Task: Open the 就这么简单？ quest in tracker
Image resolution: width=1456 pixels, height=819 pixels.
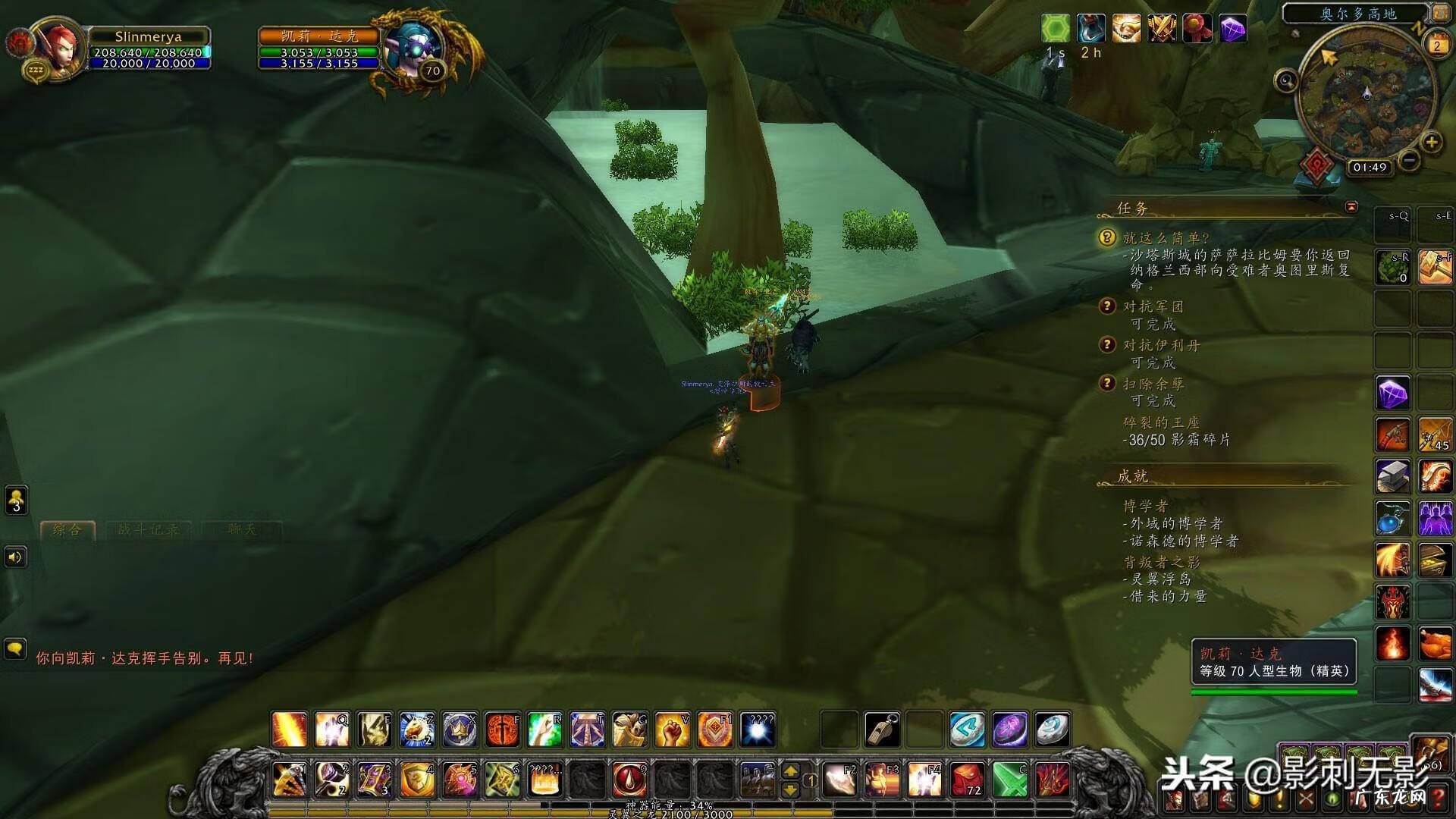Action: point(1166,238)
